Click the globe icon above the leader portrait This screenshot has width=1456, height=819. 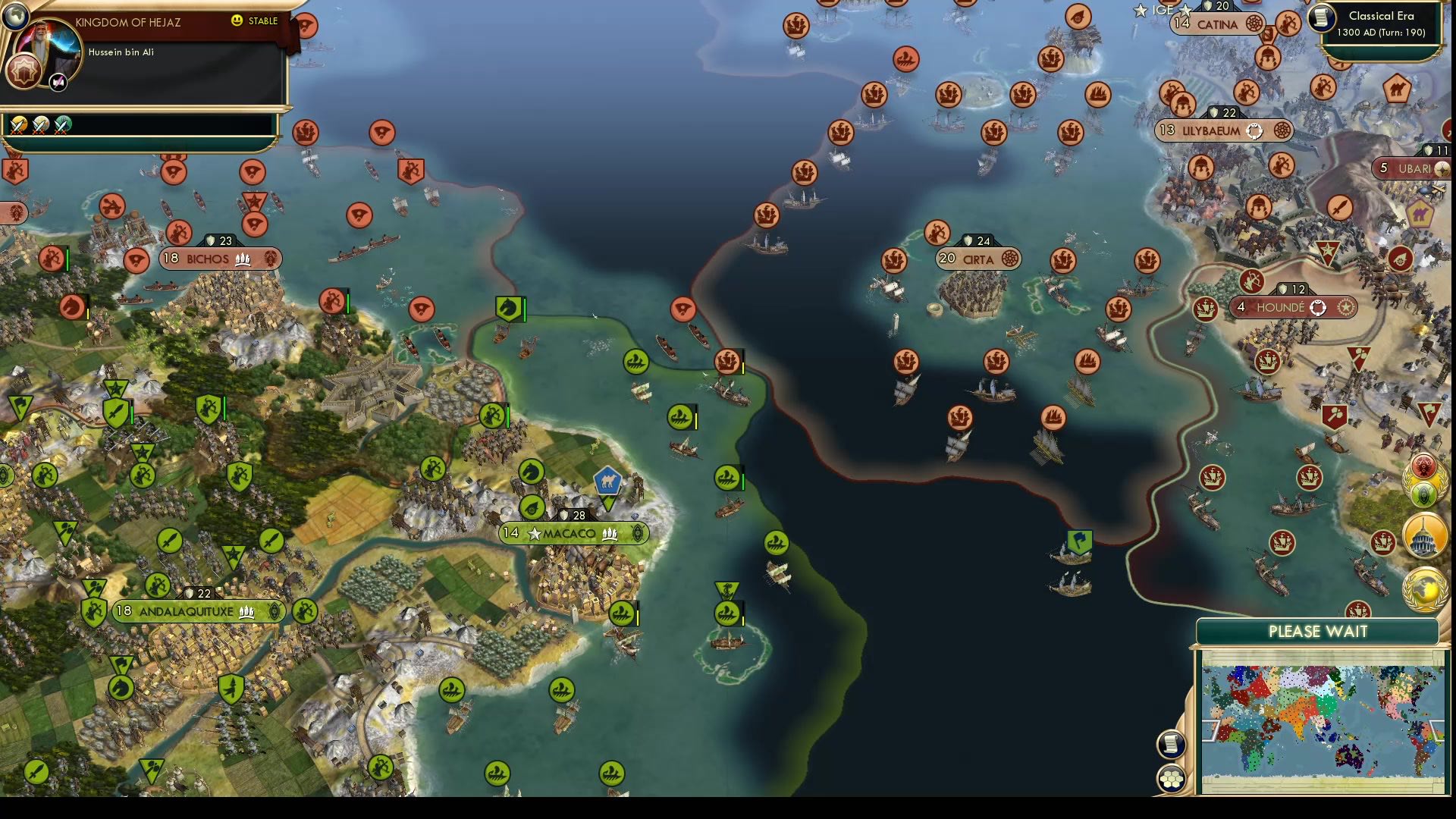click(15, 18)
